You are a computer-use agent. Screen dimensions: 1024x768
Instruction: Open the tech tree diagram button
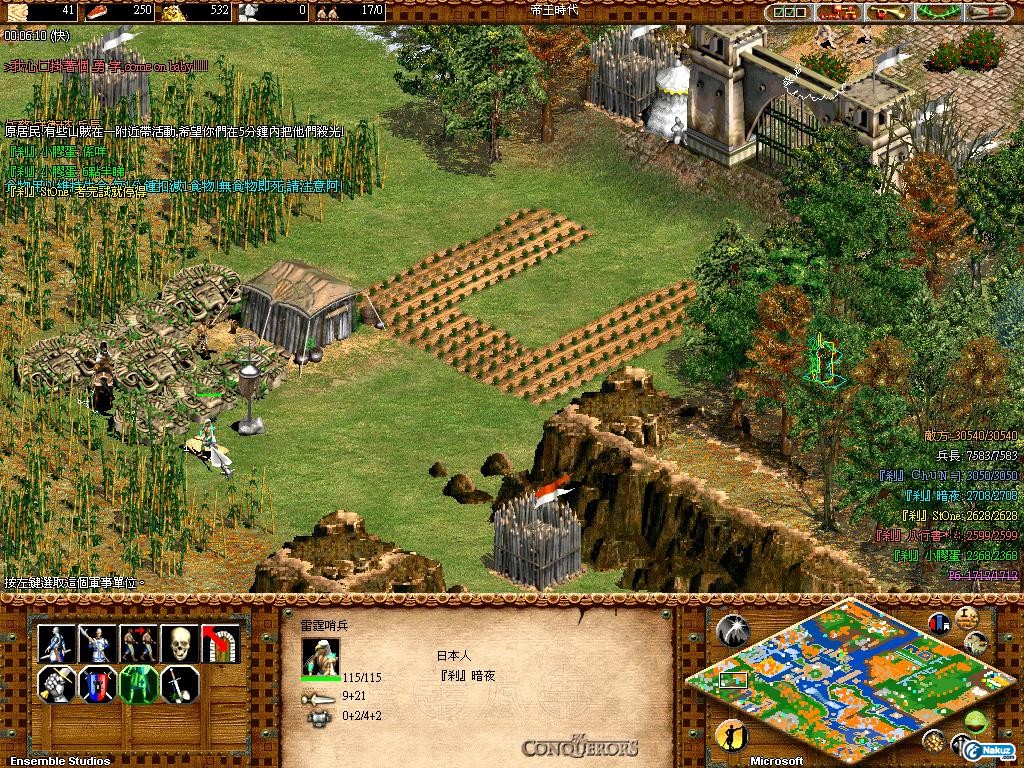[x=838, y=12]
